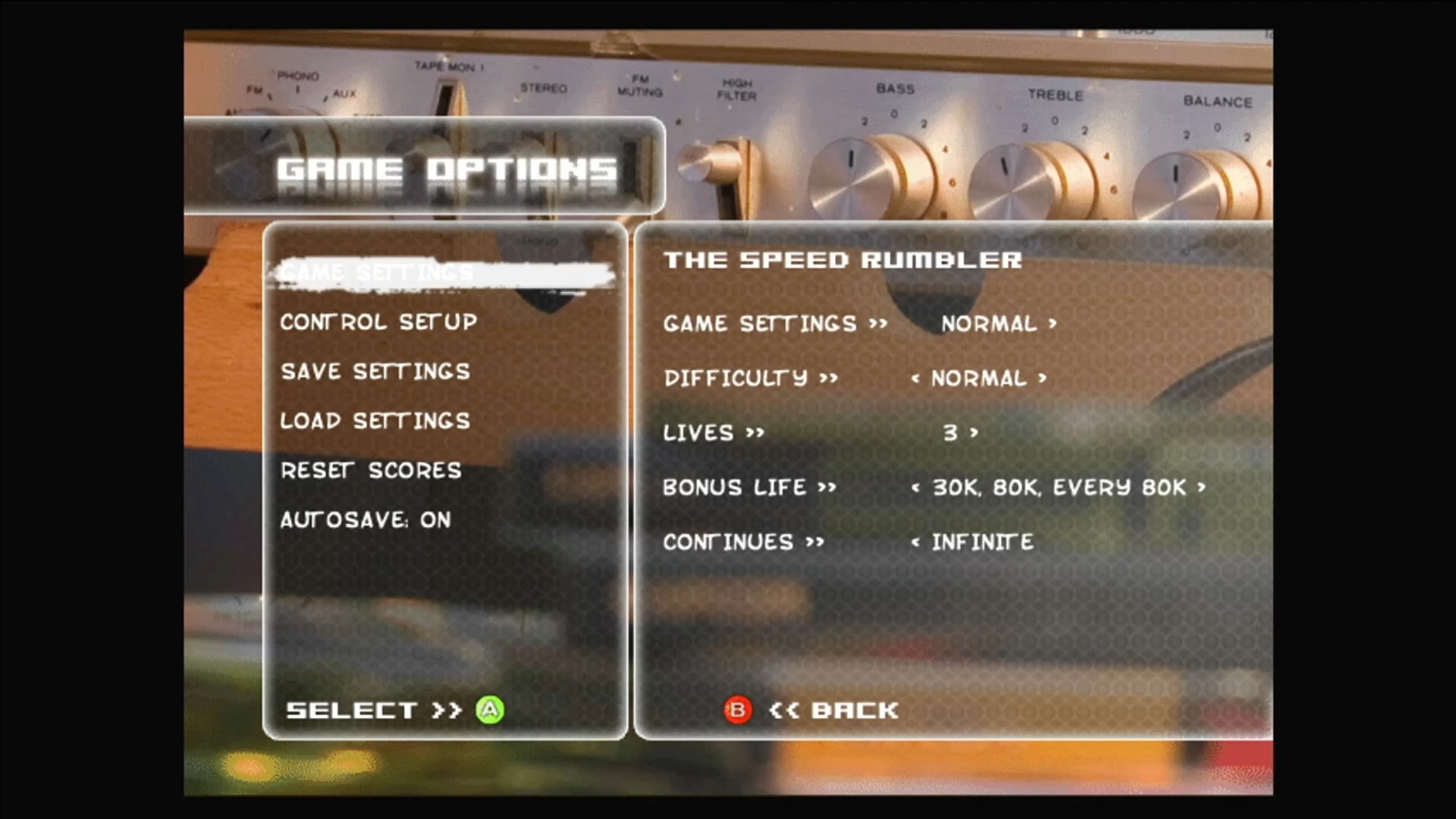Open the Control Setup menu

click(378, 322)
